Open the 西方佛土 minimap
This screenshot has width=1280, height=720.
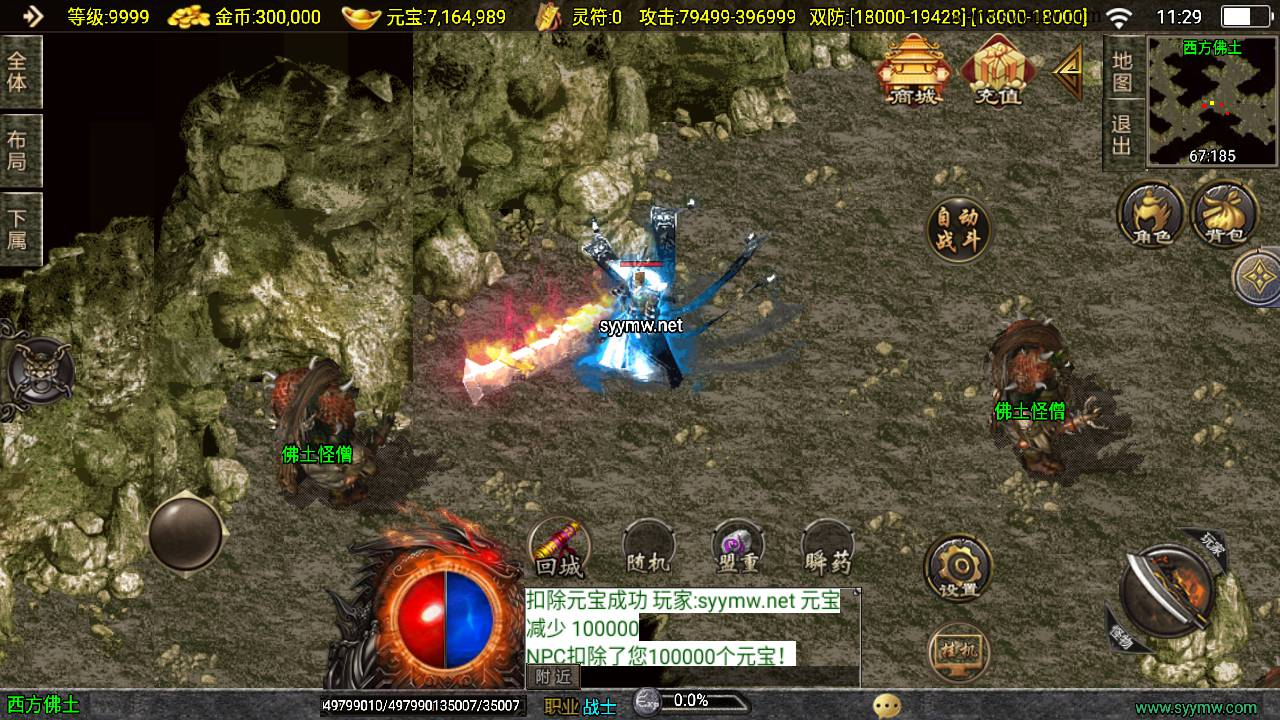[1212, 100]
